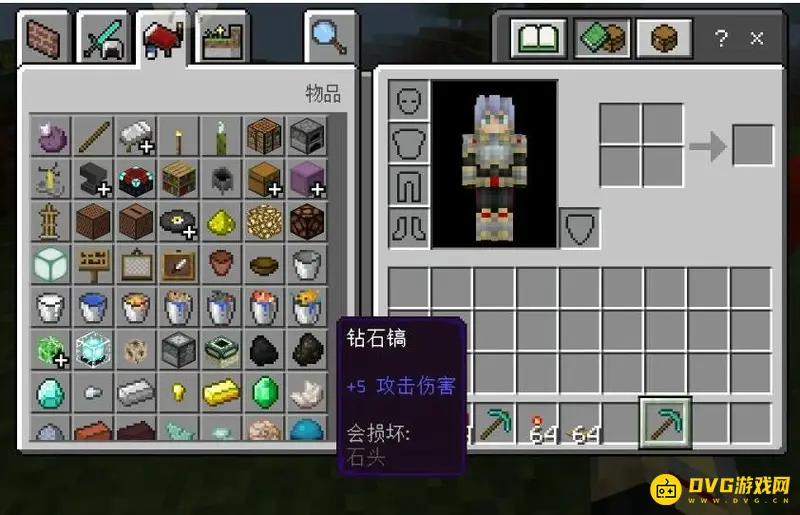Viewport: 800px width, 515px height.
Task: Click the question mark help button
Action: tap(720, 39)
